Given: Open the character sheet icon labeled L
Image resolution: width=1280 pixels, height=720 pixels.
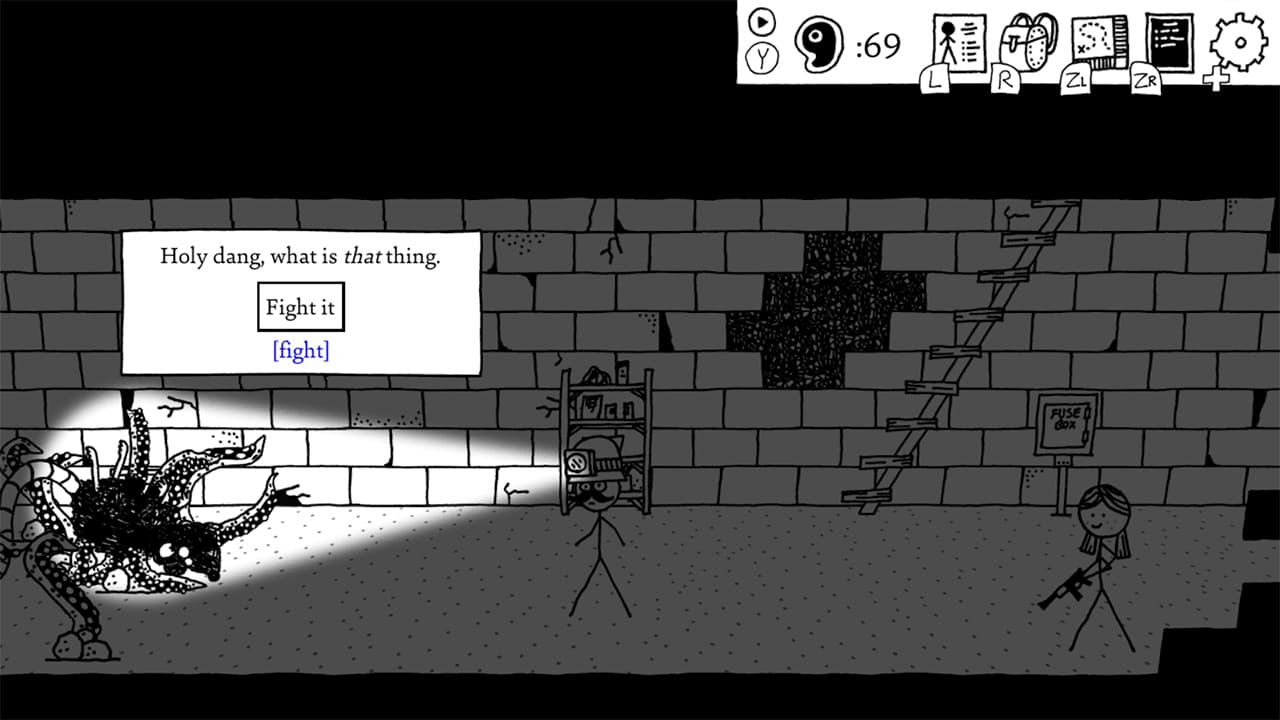Looking at the screenshot, I should [950, 42].
